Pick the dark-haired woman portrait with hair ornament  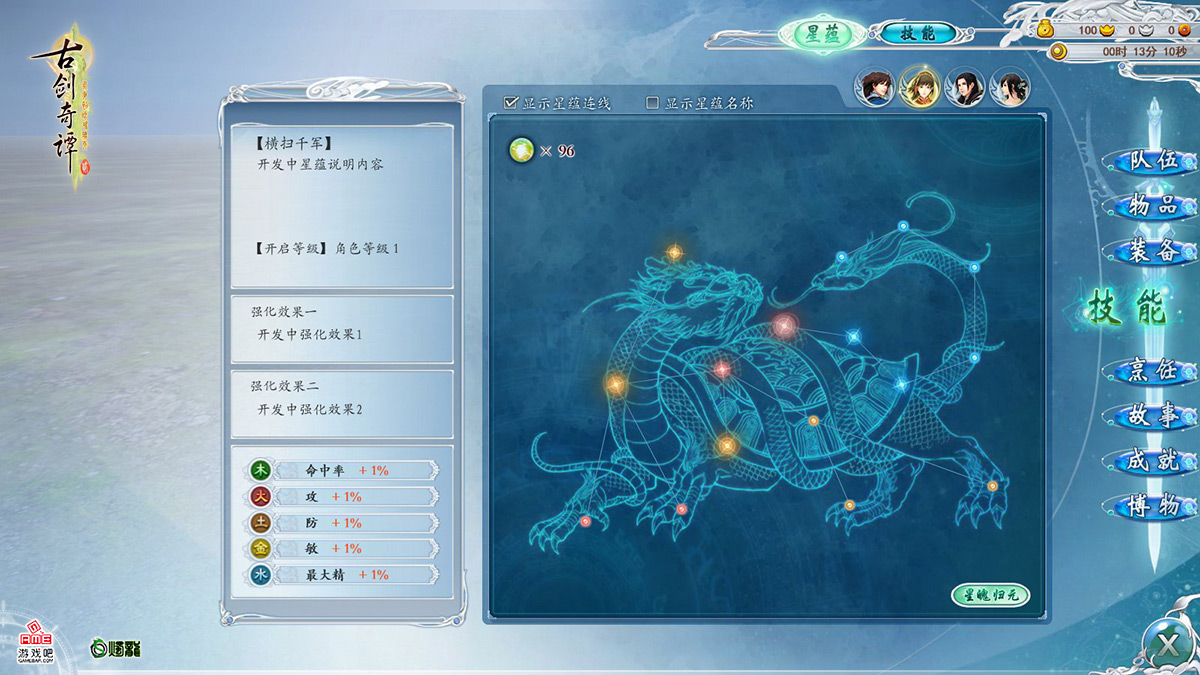[x=1010, y=87]
